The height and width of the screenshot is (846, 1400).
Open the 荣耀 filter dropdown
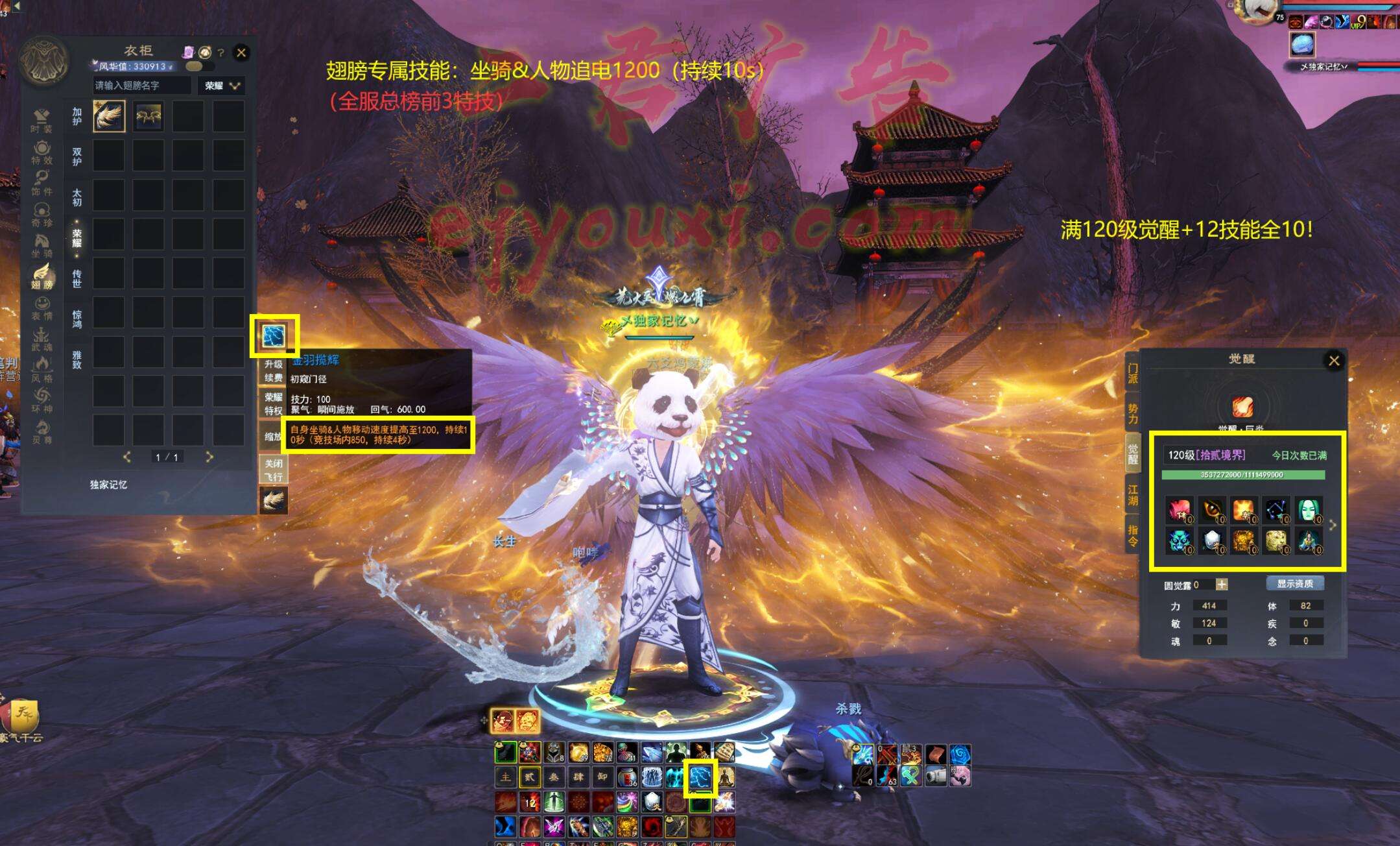[x=223, y=86]
